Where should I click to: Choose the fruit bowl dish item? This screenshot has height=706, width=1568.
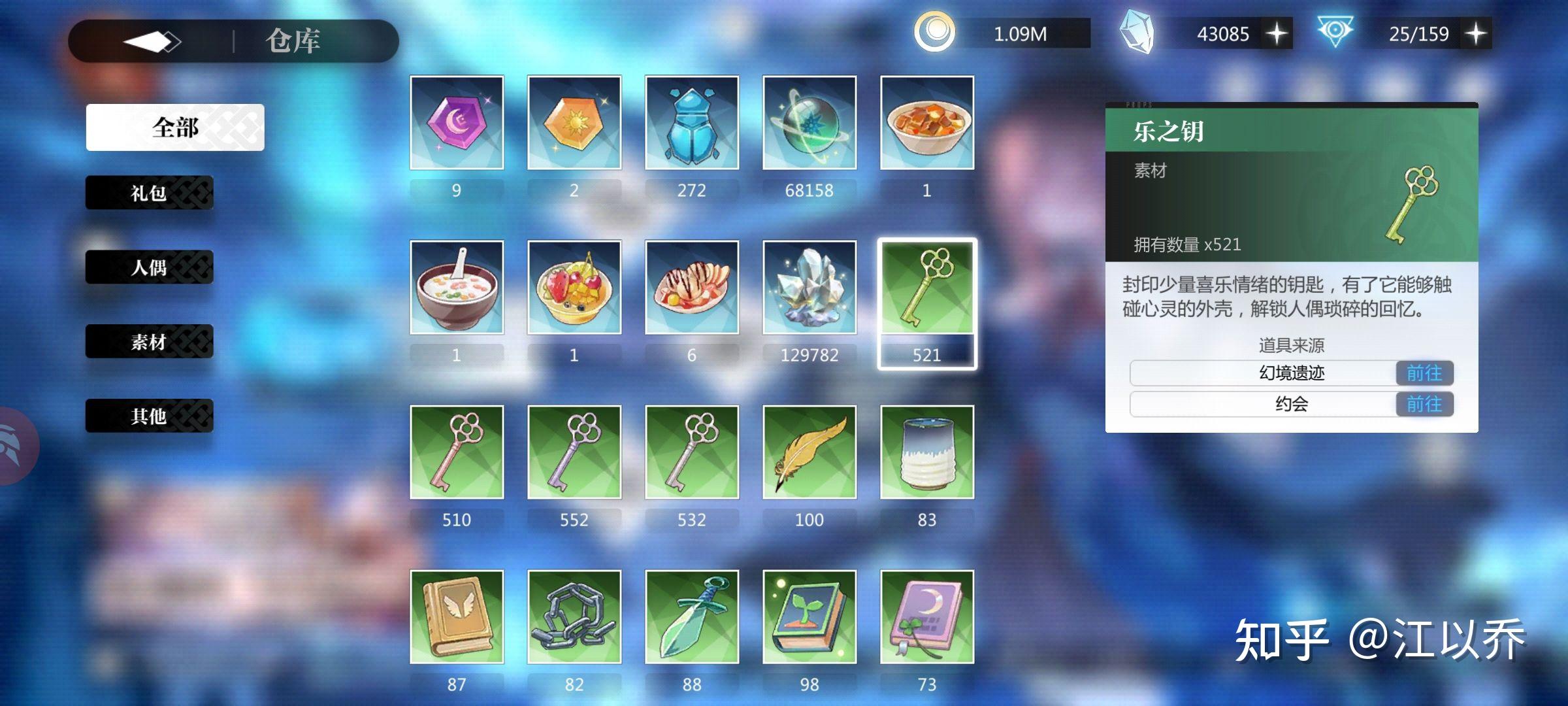(x=574, y=288)
